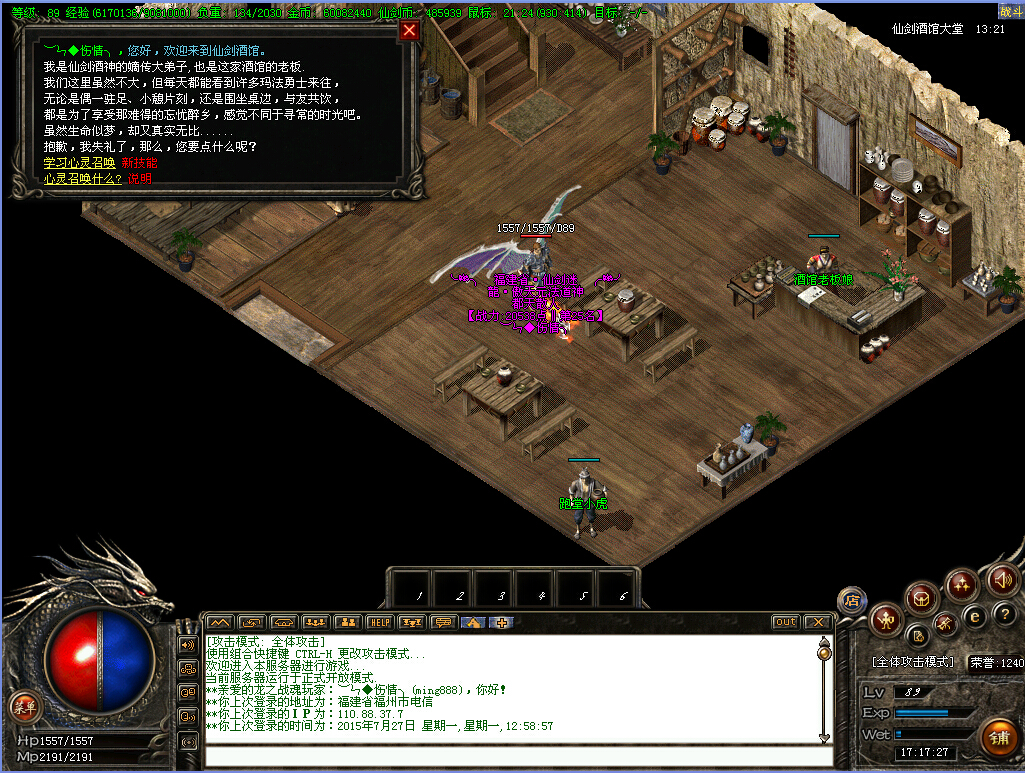Choose the 学习心灵召唤 dialogue option
Viewport: 1025px width, 773px height.
tap(79, 163)
